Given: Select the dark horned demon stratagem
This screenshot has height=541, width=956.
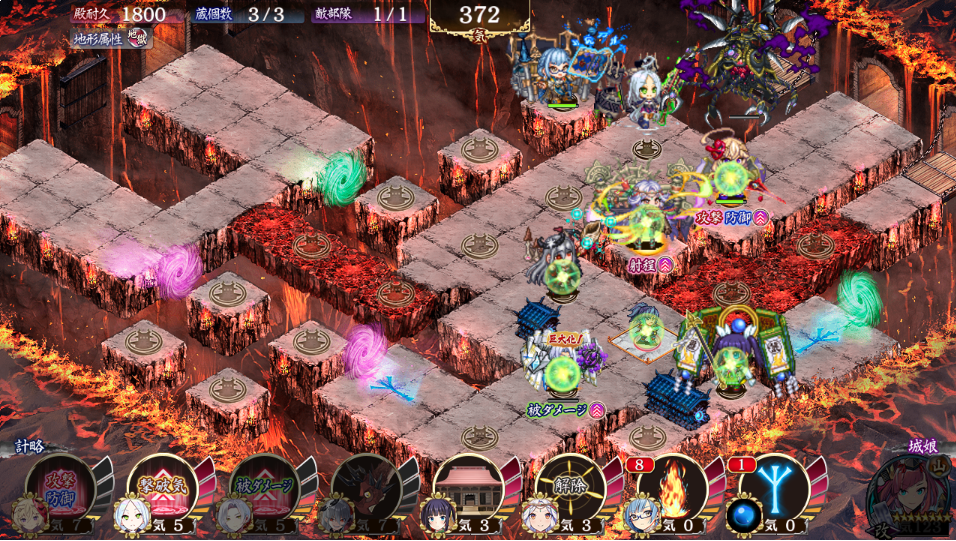Looking at the screenshot, I should point(366,487).
